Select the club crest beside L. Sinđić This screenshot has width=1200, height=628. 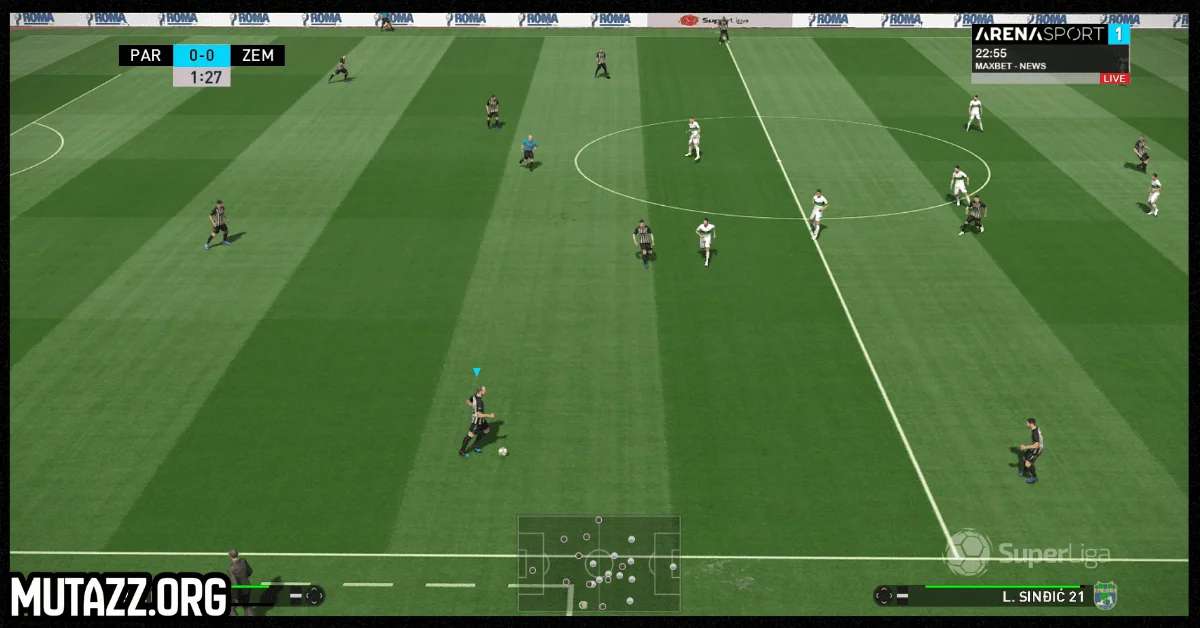pos(1105,596)
